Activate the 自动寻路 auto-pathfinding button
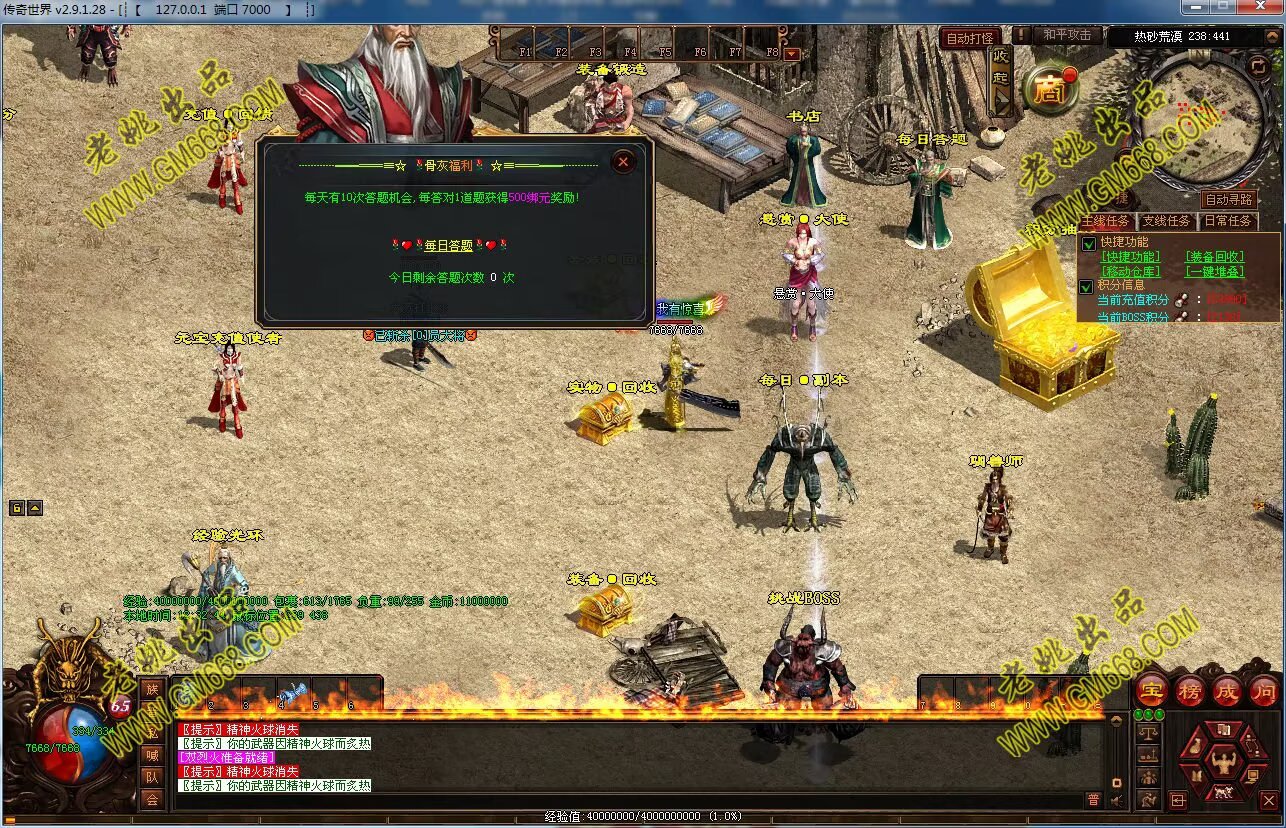Viewport: 1286px width, 828px height. pyautogui.click(x=1229, y=201)
